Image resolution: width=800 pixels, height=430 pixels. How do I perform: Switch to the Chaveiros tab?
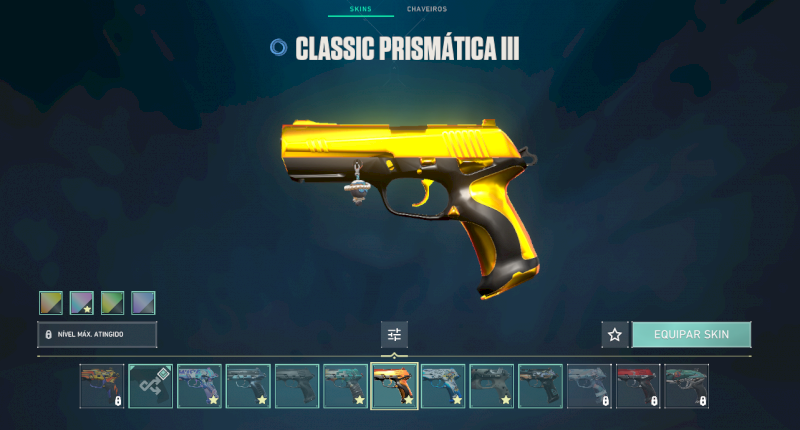tap(426, 9)
